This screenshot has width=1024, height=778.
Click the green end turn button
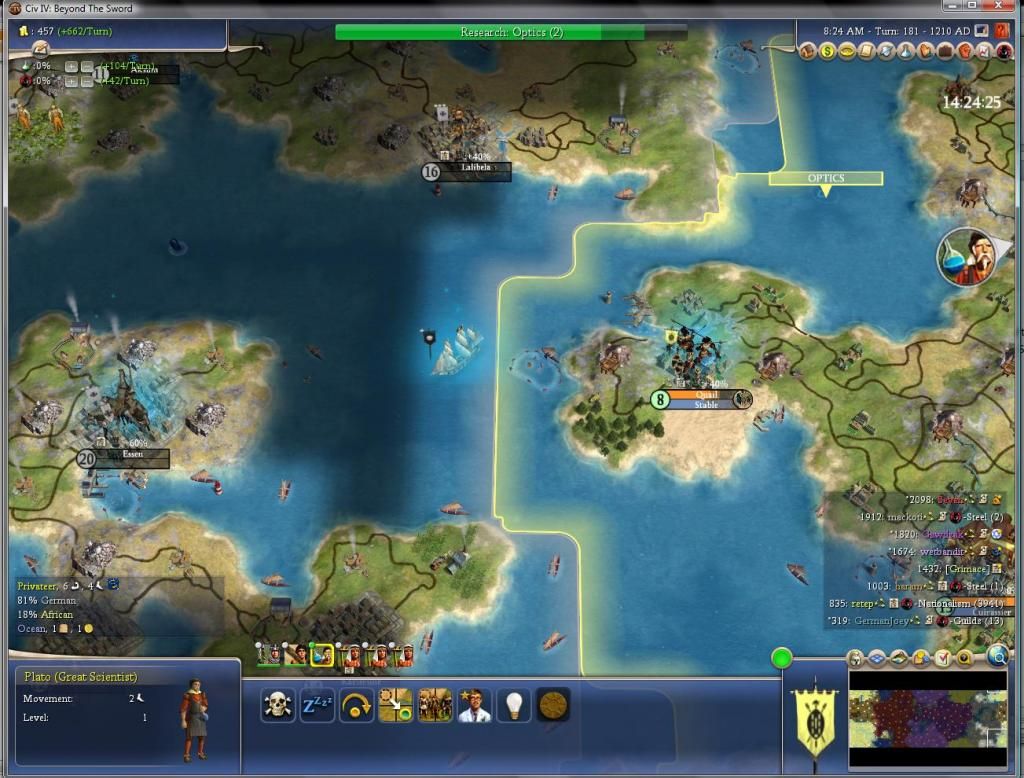tap(782, 658)
